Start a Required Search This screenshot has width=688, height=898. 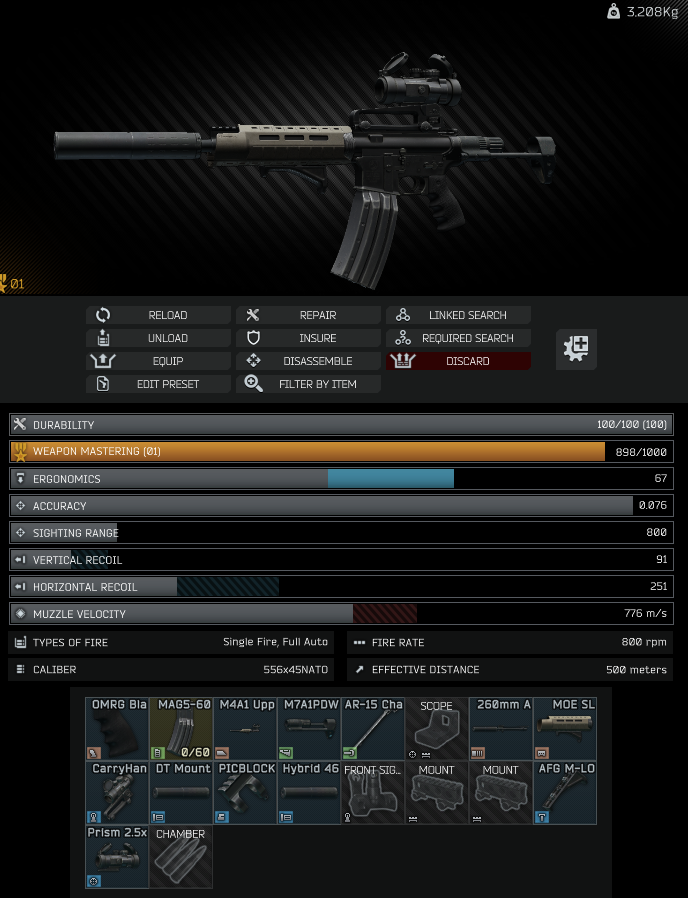pos(458,338)
